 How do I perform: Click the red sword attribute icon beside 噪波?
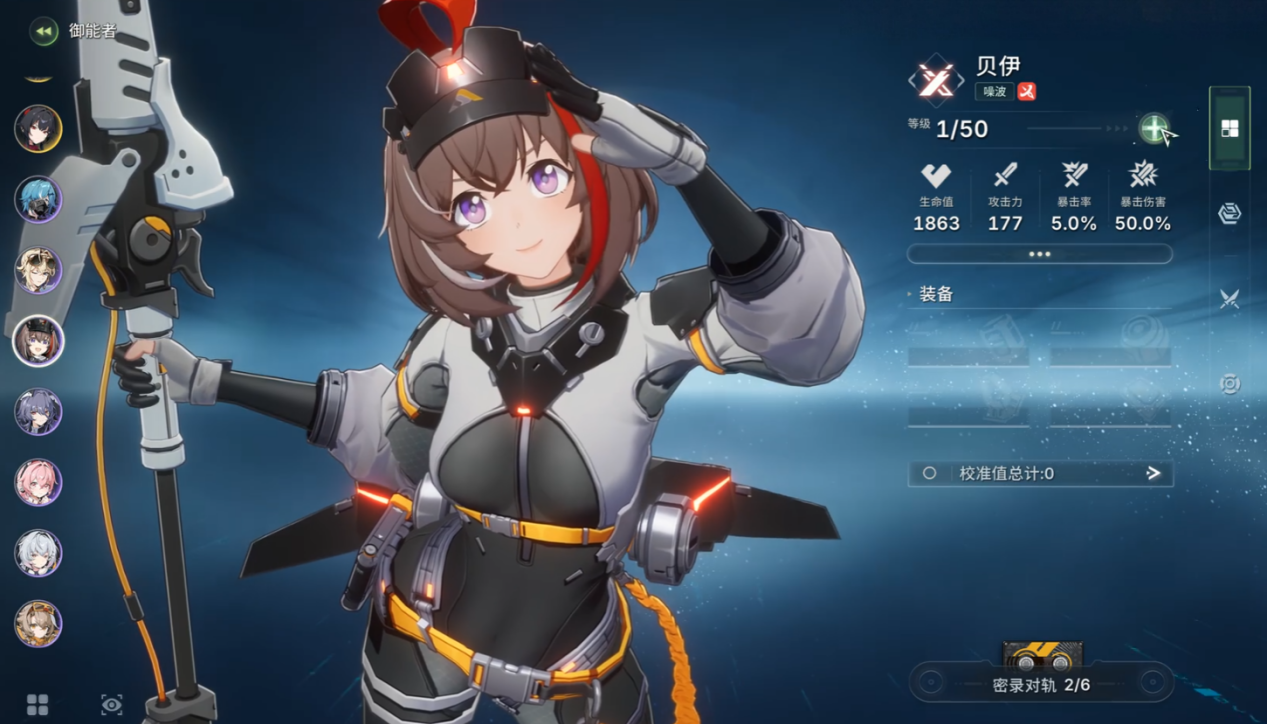pos(1026,92)
